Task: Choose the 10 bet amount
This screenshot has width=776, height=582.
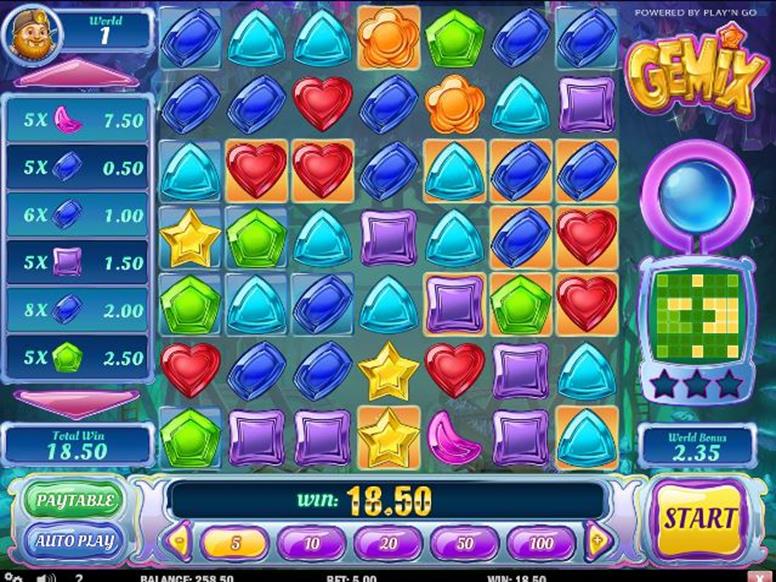Action: (x=310, y=543)
